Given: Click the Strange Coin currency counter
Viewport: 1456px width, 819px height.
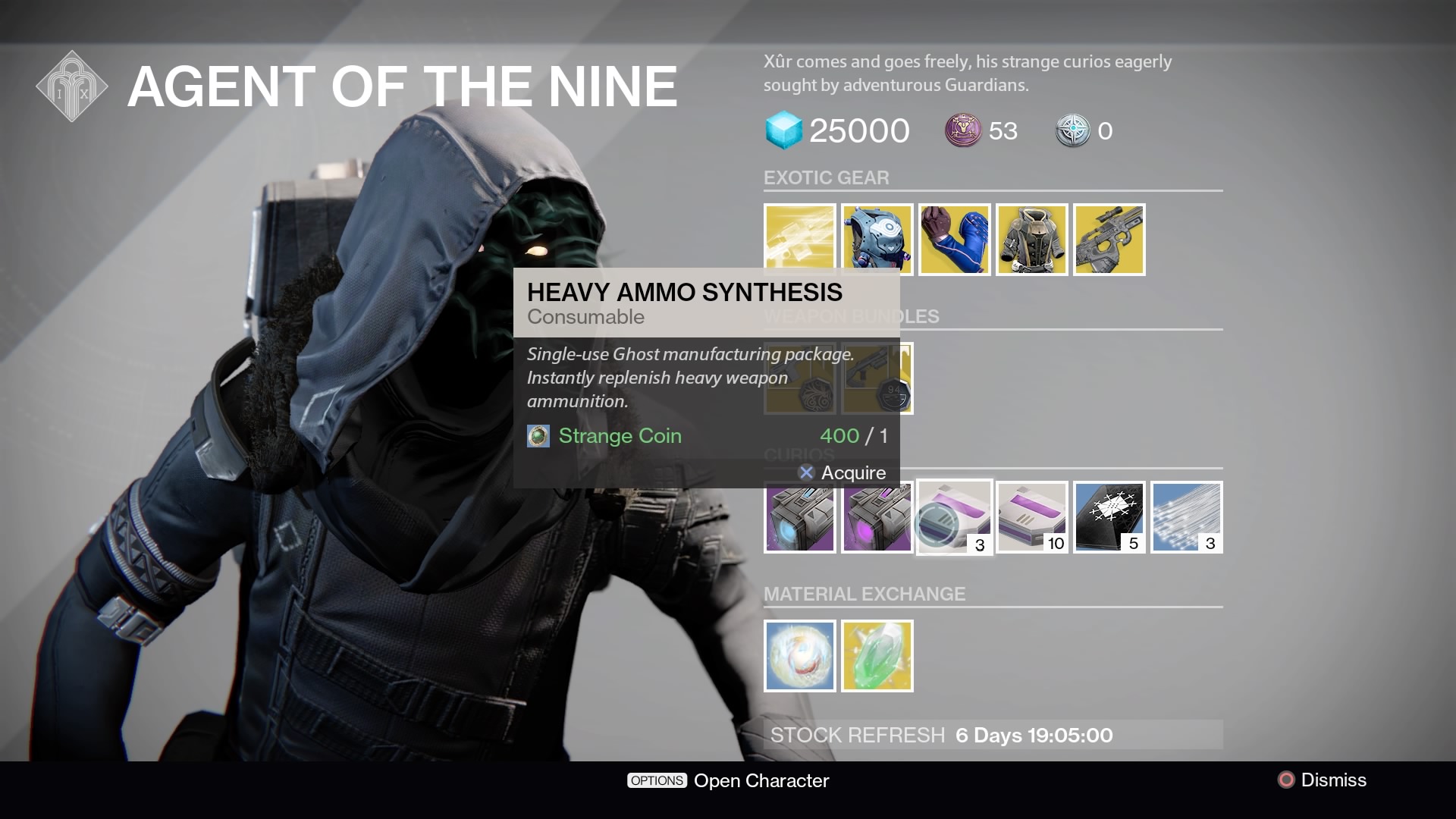Looking at the screenshot, I should pos(981,130).
